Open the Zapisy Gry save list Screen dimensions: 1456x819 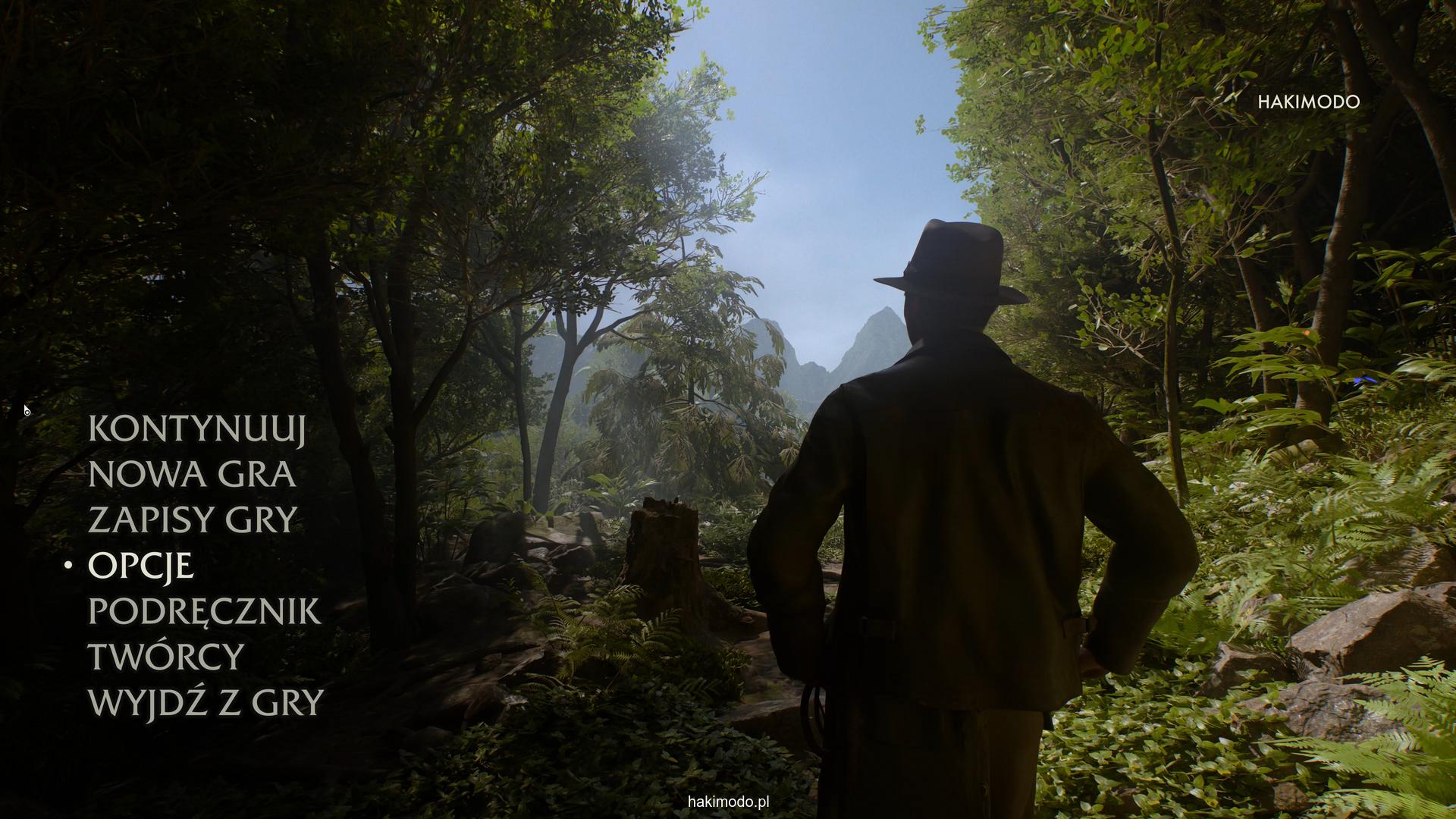[193, 520]
